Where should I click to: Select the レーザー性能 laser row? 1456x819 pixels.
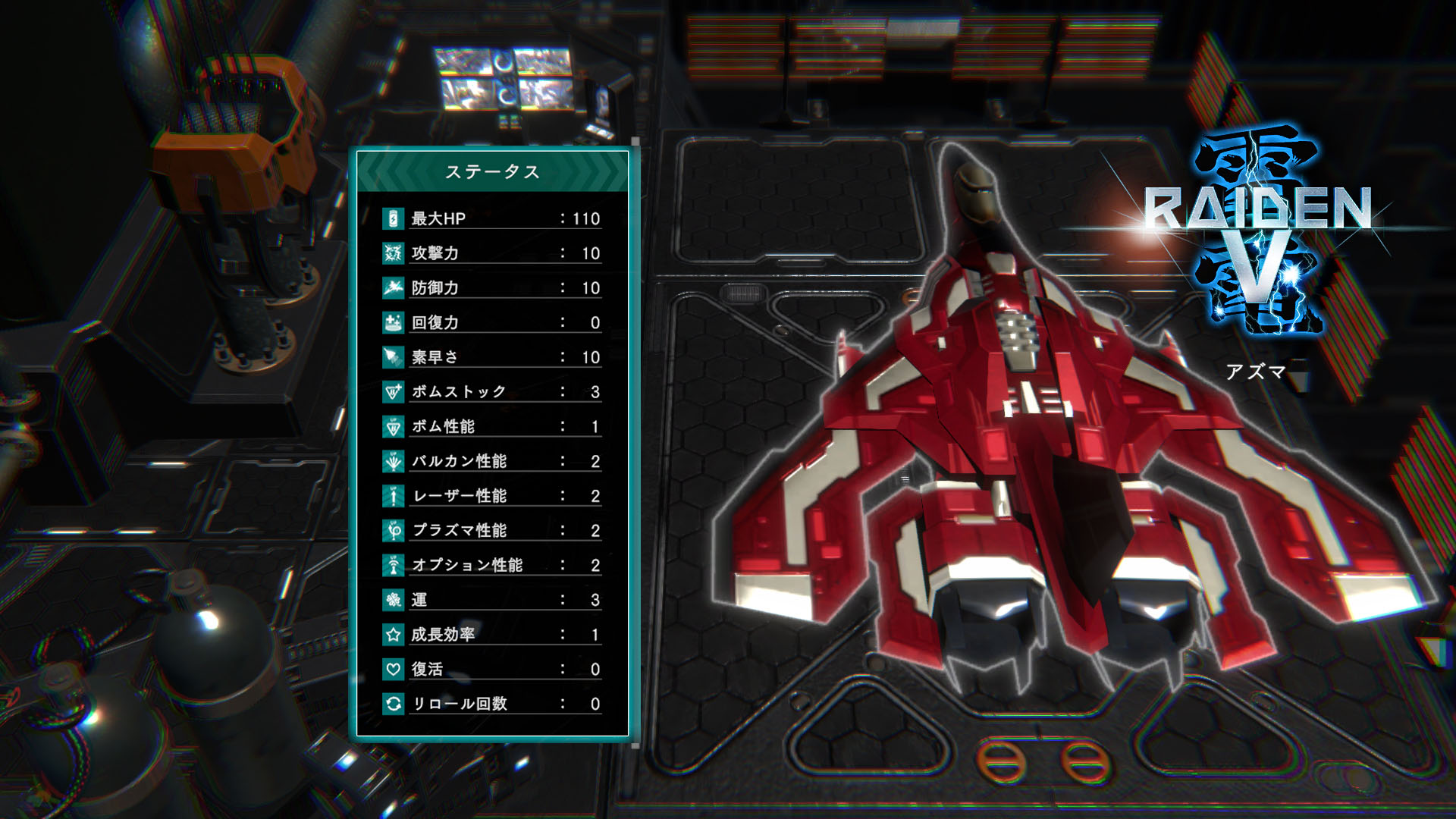(x=492, y=496)
